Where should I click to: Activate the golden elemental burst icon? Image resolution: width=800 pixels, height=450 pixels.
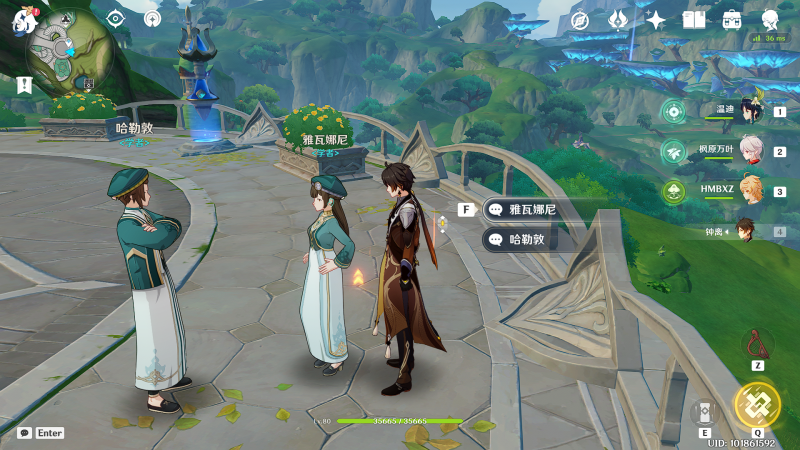click(x=756, y=403)
